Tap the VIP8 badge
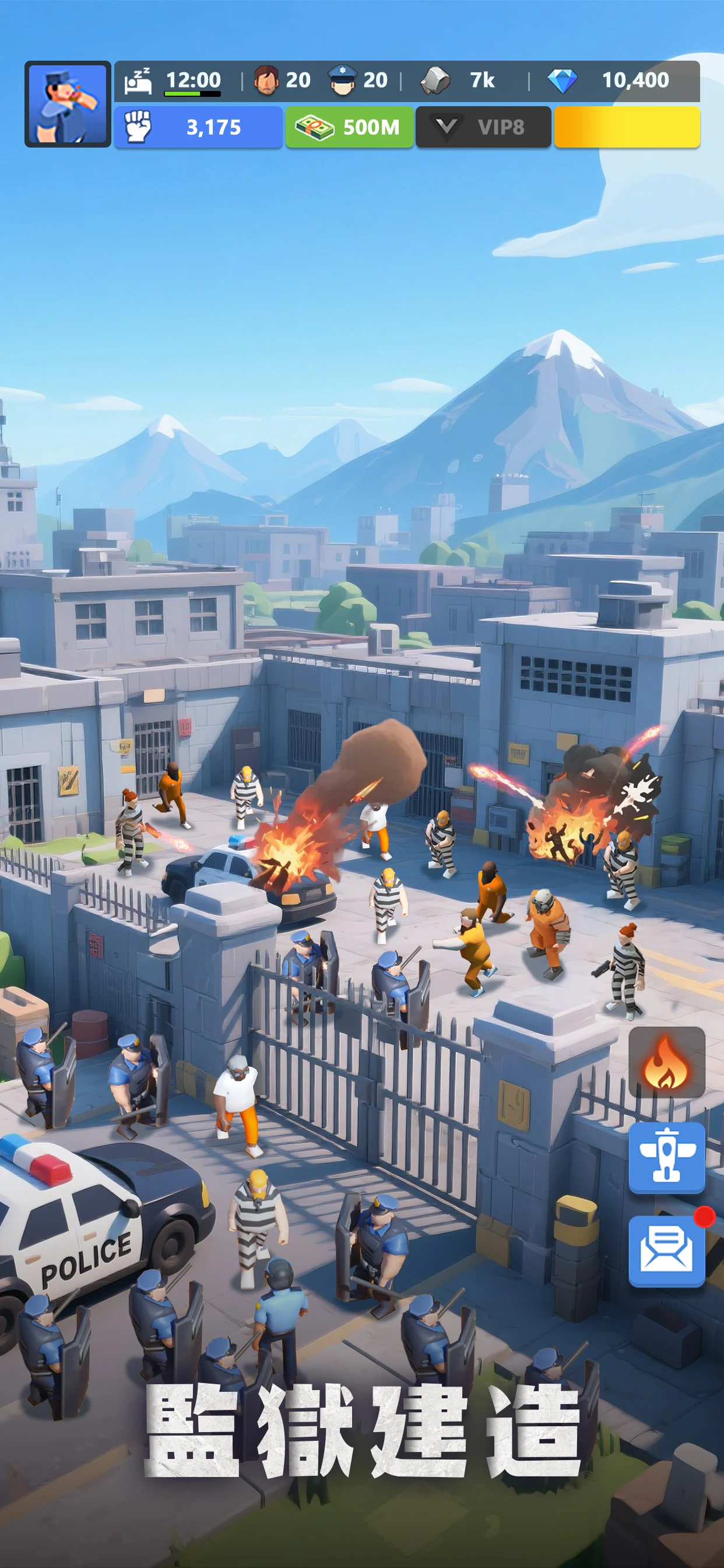724x1568 pixels. pos(483,127)
